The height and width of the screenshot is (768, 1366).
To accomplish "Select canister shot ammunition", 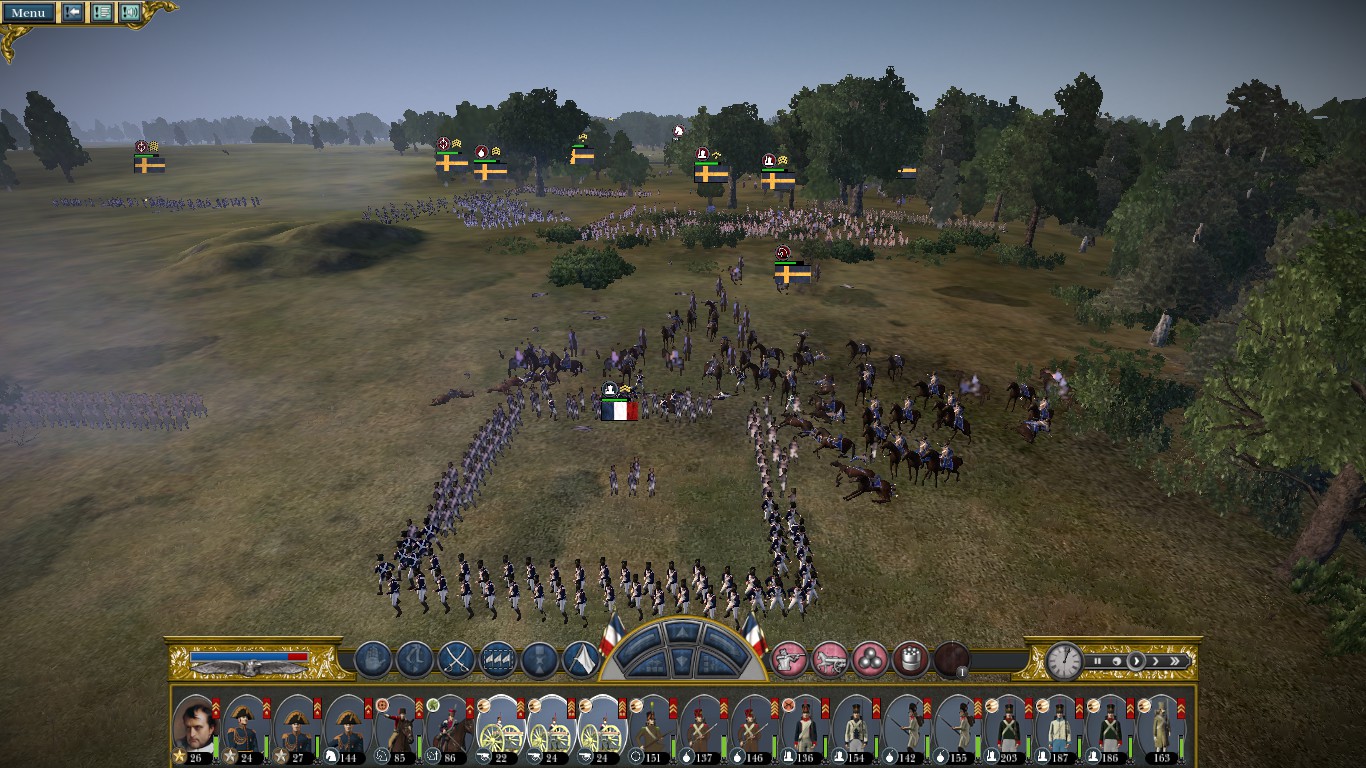I will click(x=910, y=659).
